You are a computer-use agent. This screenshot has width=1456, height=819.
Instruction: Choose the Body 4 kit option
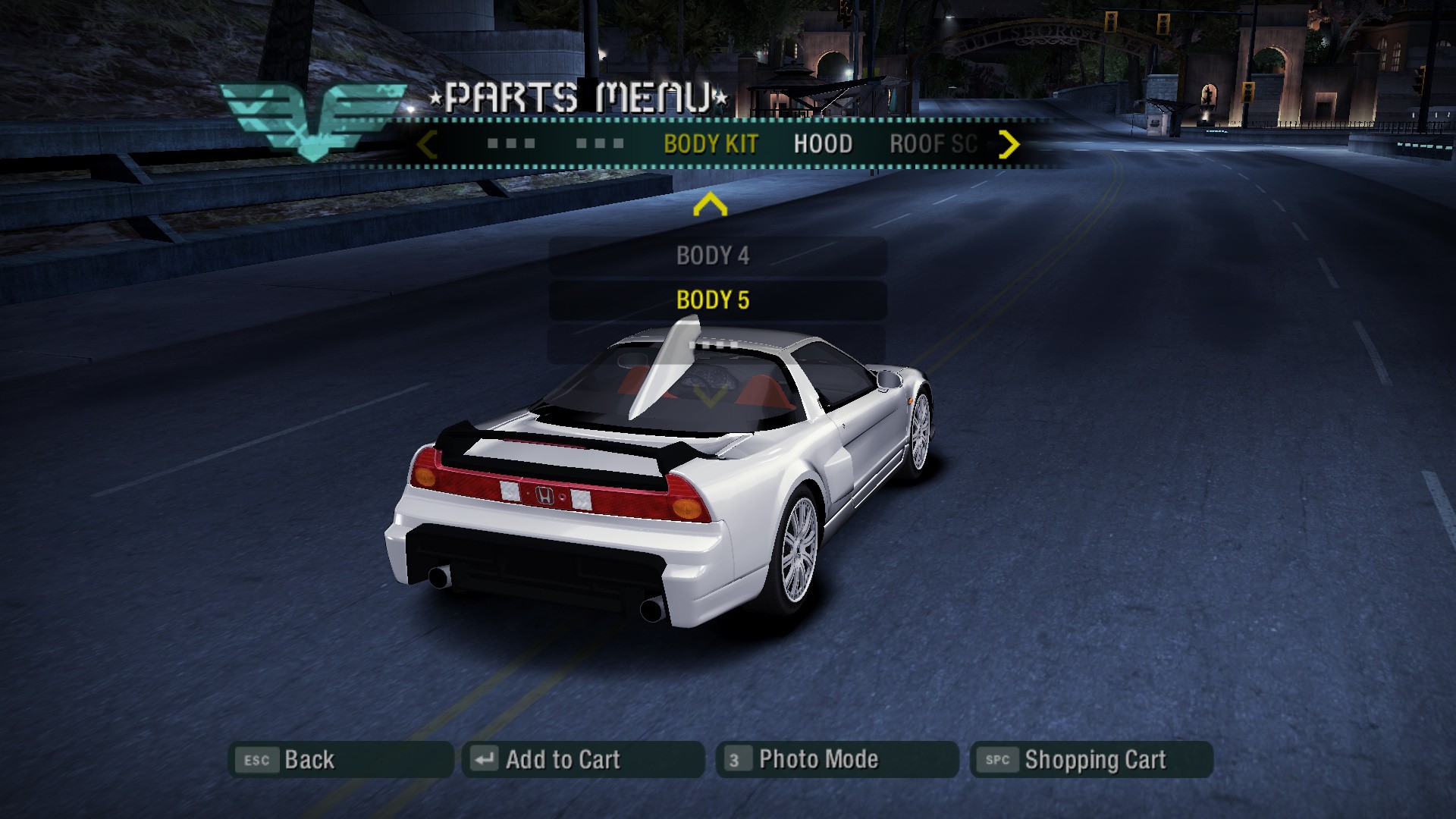[713, 256]
